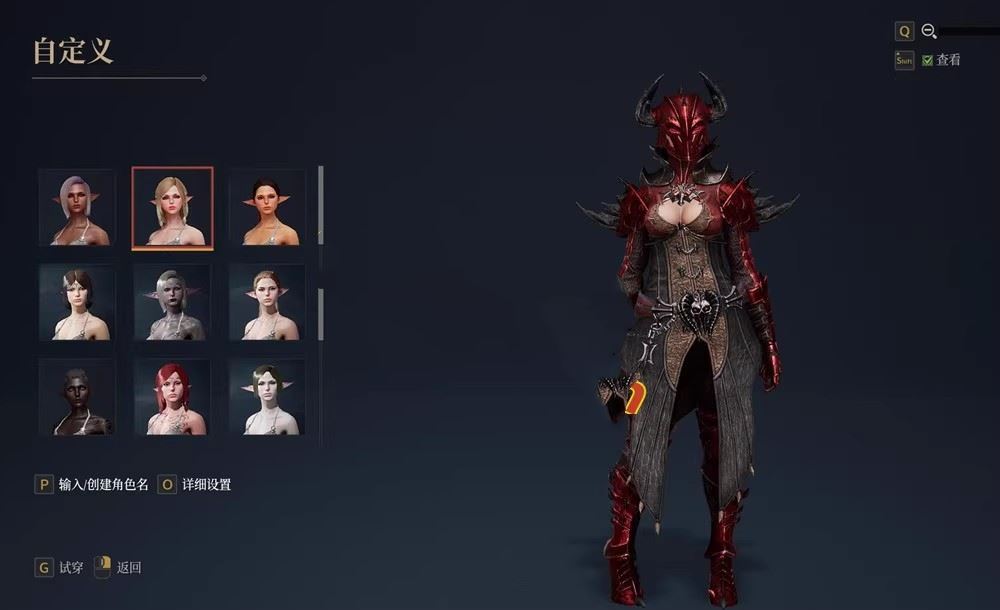Choose the grey-skinned elf preset
Screen dimensions: 1000x610
(x=172, y=303)
